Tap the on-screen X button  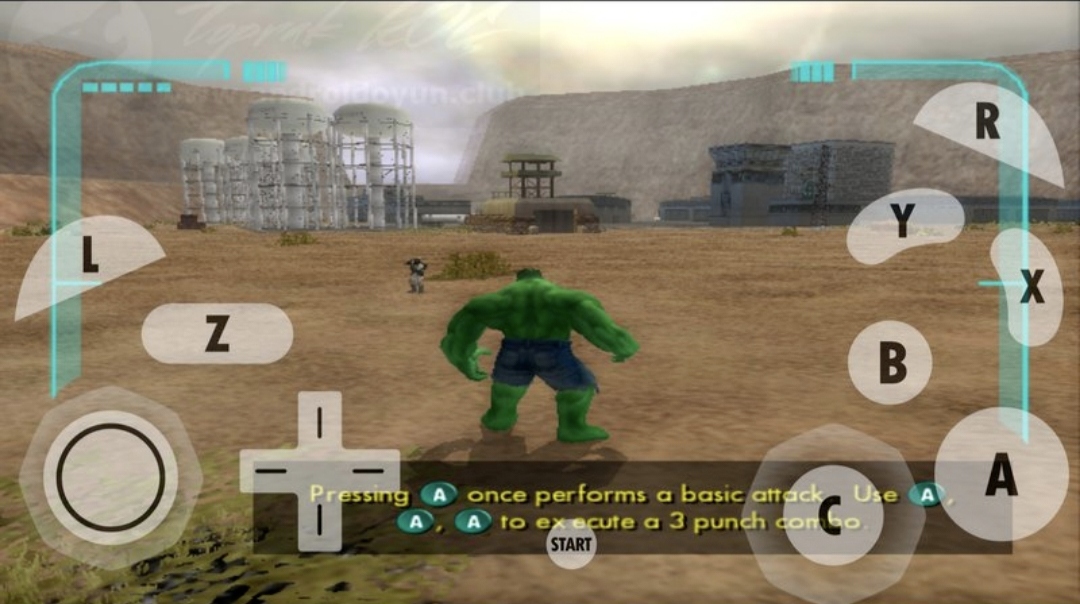tap(1029, 288)
